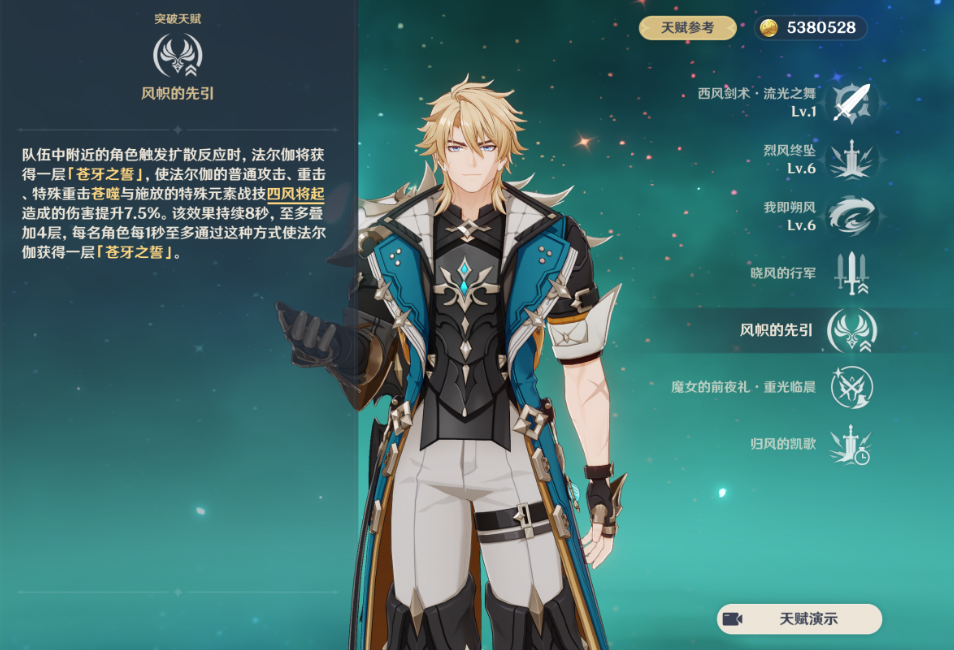Open the 天赋参考 talent reference
The image size is (954, 650).
coord(687,28)
